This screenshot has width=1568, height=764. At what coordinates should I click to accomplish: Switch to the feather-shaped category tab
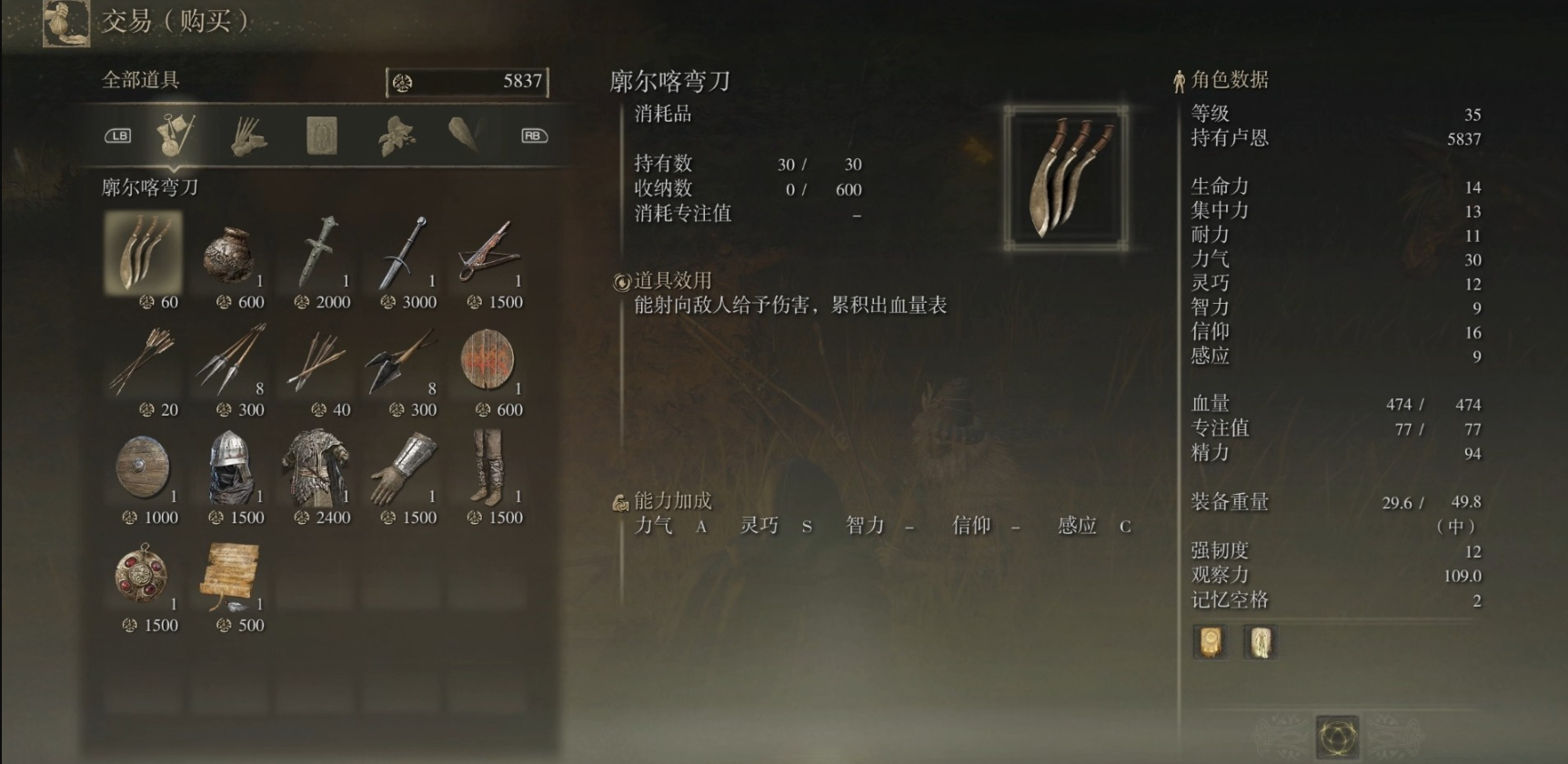tap(465, 136)
